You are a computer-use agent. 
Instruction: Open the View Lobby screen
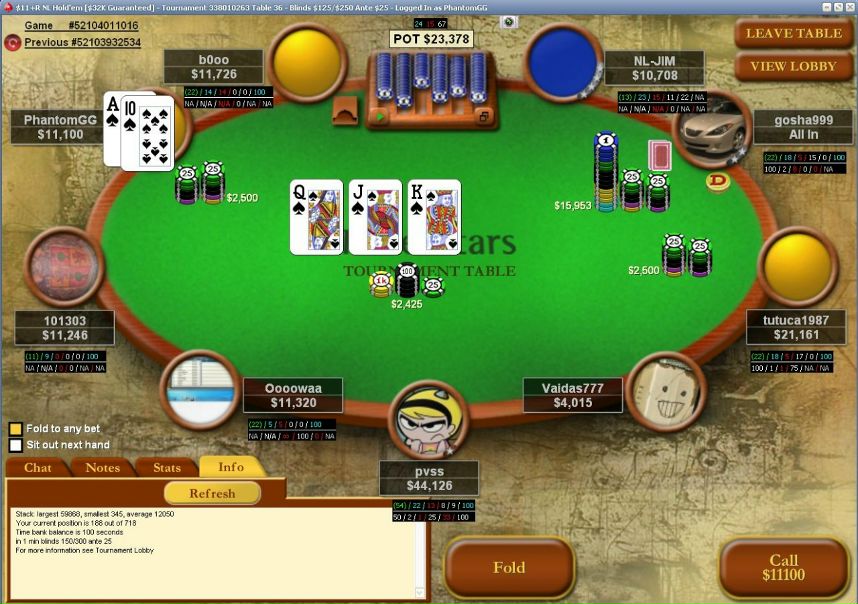794,66
